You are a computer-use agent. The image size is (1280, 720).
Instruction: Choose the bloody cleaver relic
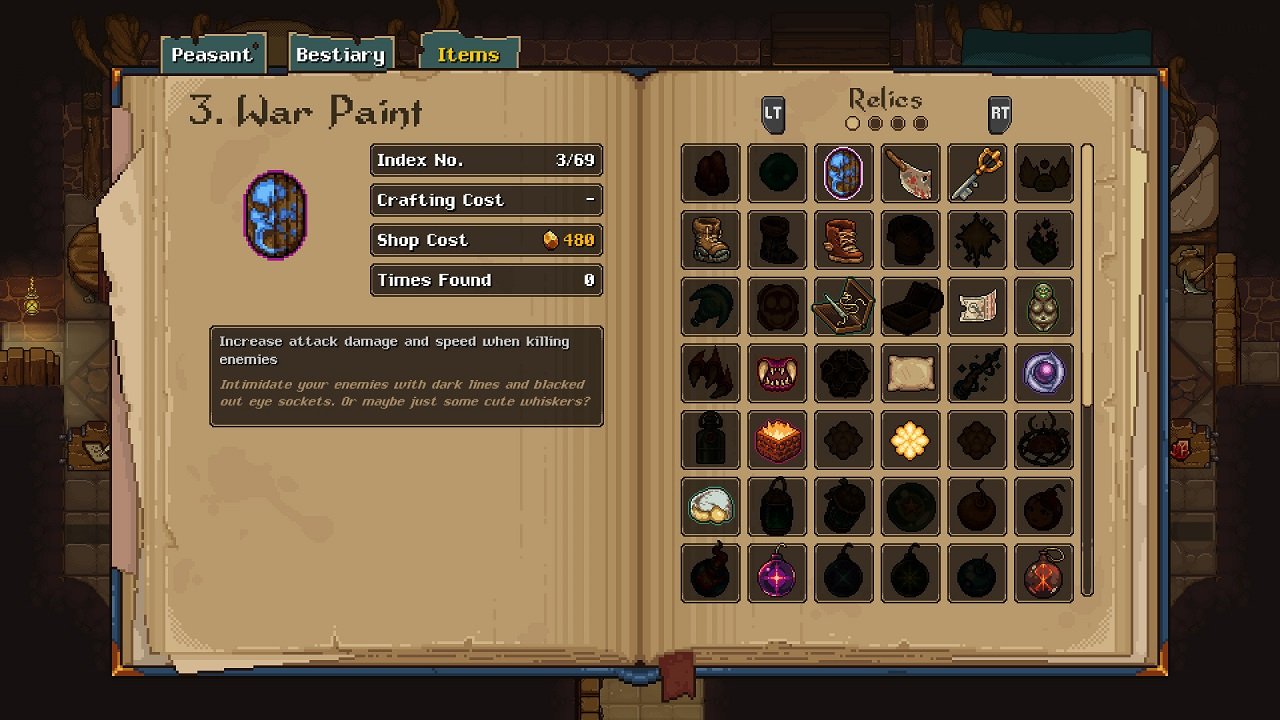[911, 173]
